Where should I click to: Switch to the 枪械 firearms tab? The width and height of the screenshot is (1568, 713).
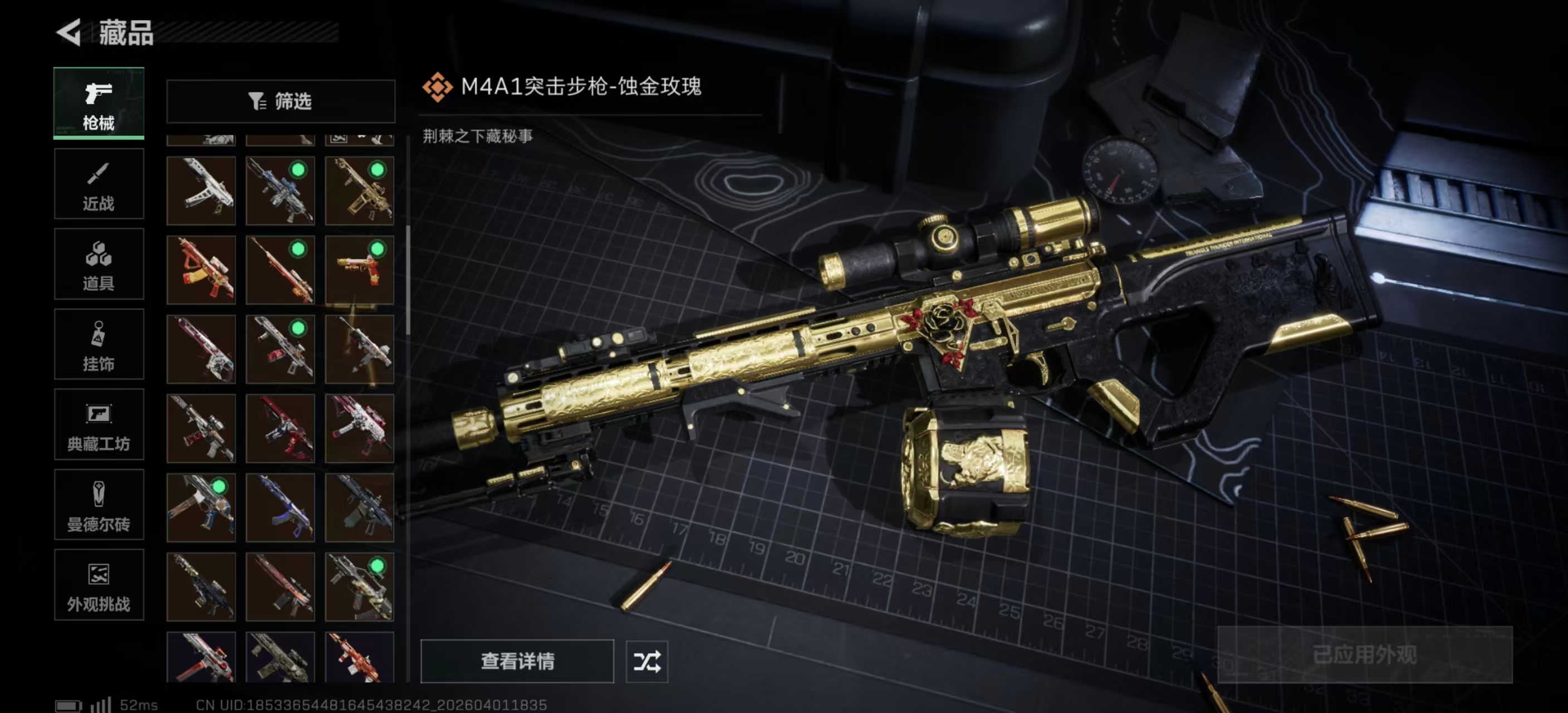pos(99,104)
